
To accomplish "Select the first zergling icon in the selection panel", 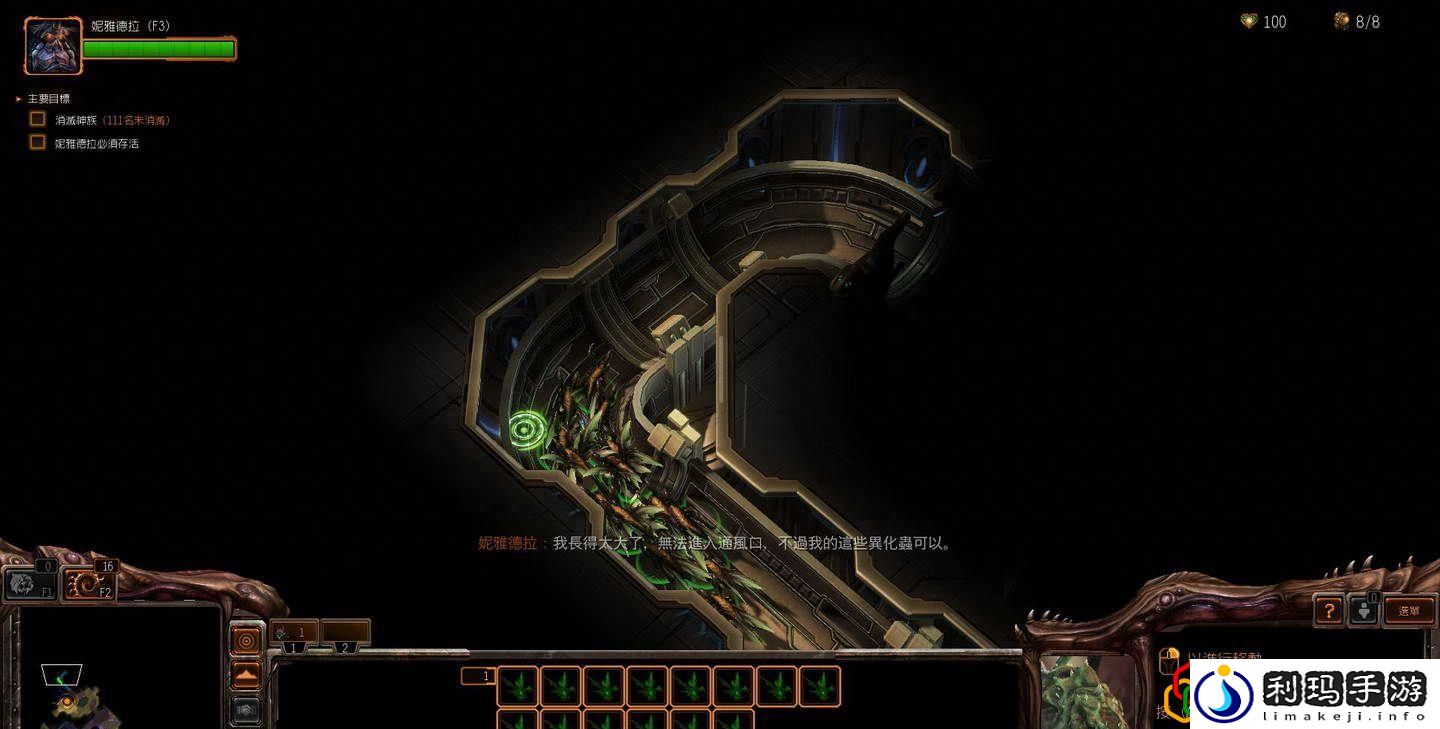I will [516, 687].
